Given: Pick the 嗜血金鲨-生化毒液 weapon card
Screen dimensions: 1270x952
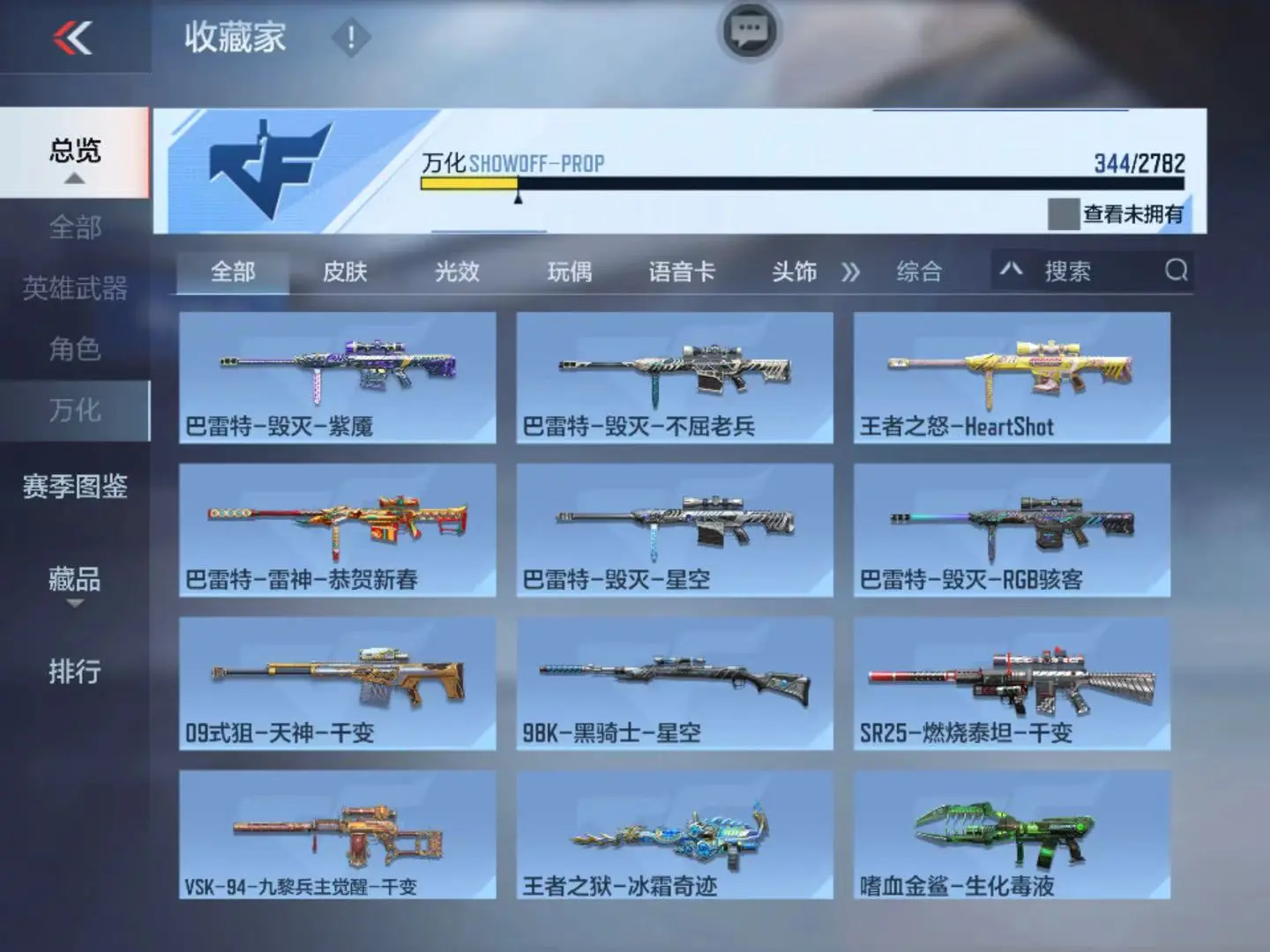Looking at the screenshot, I should [x=1012, y=836].
